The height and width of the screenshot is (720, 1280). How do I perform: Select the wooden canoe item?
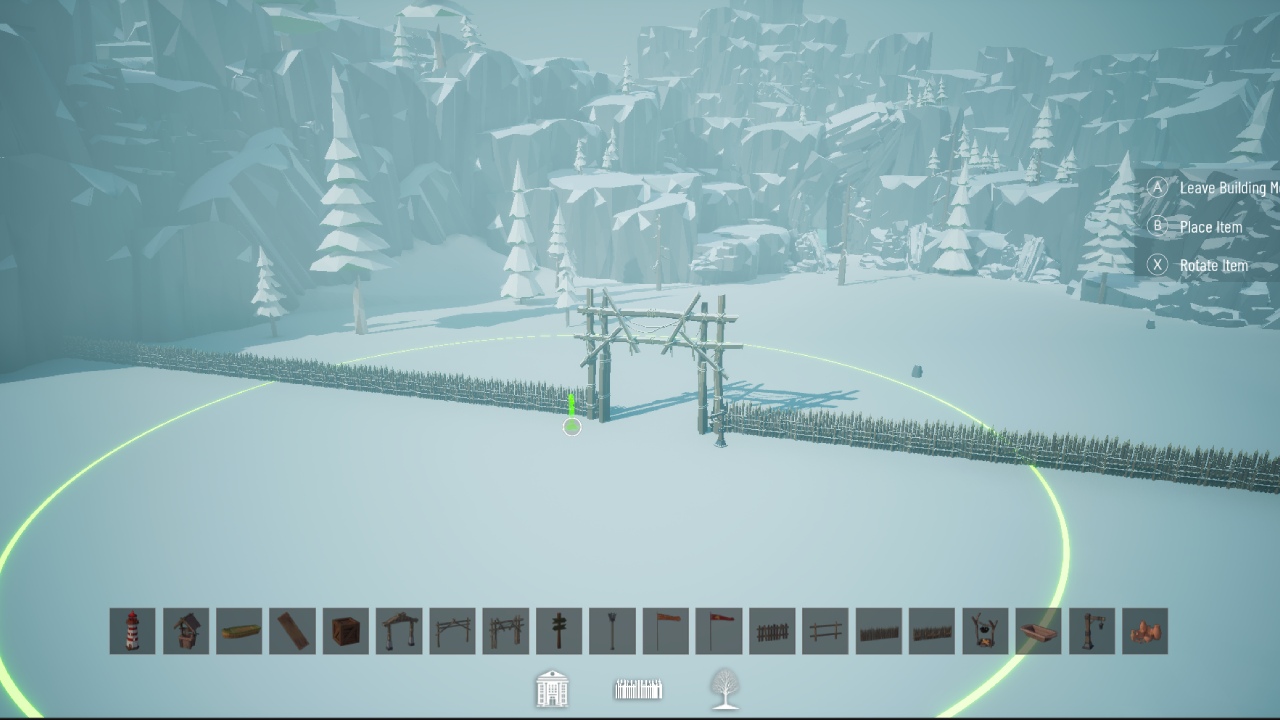coord(240,630)
